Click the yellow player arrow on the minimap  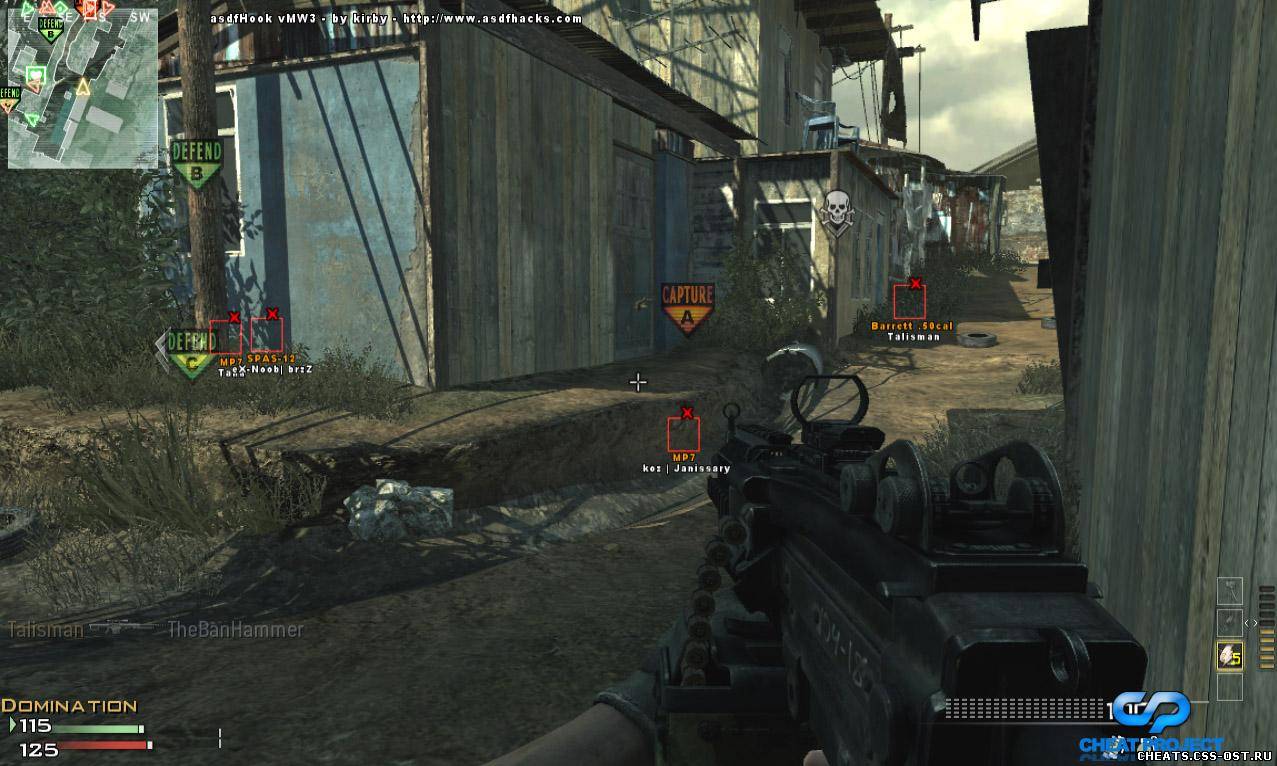click(x=83, y=89)
